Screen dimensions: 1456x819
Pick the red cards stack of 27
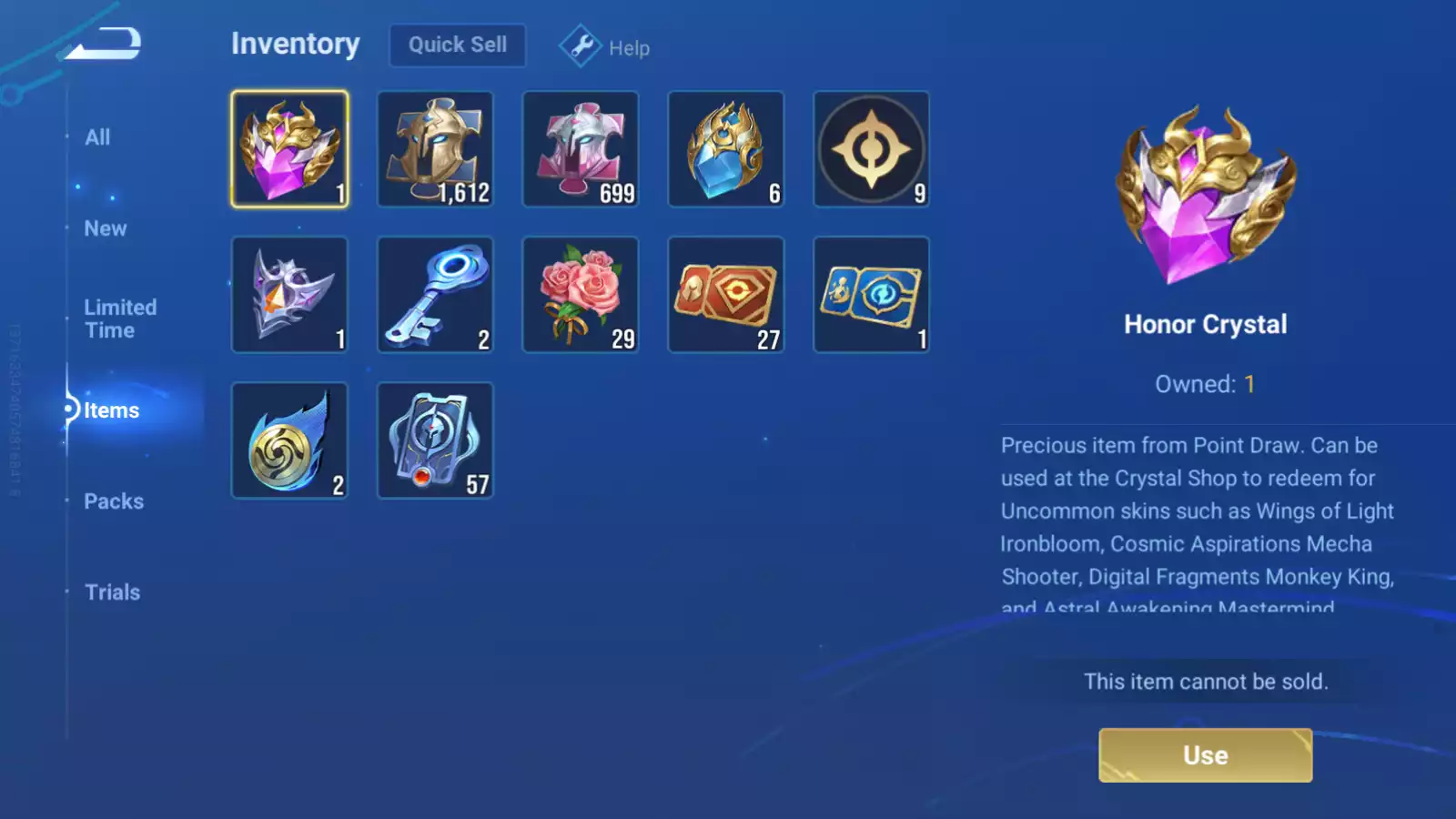point(726,295)
